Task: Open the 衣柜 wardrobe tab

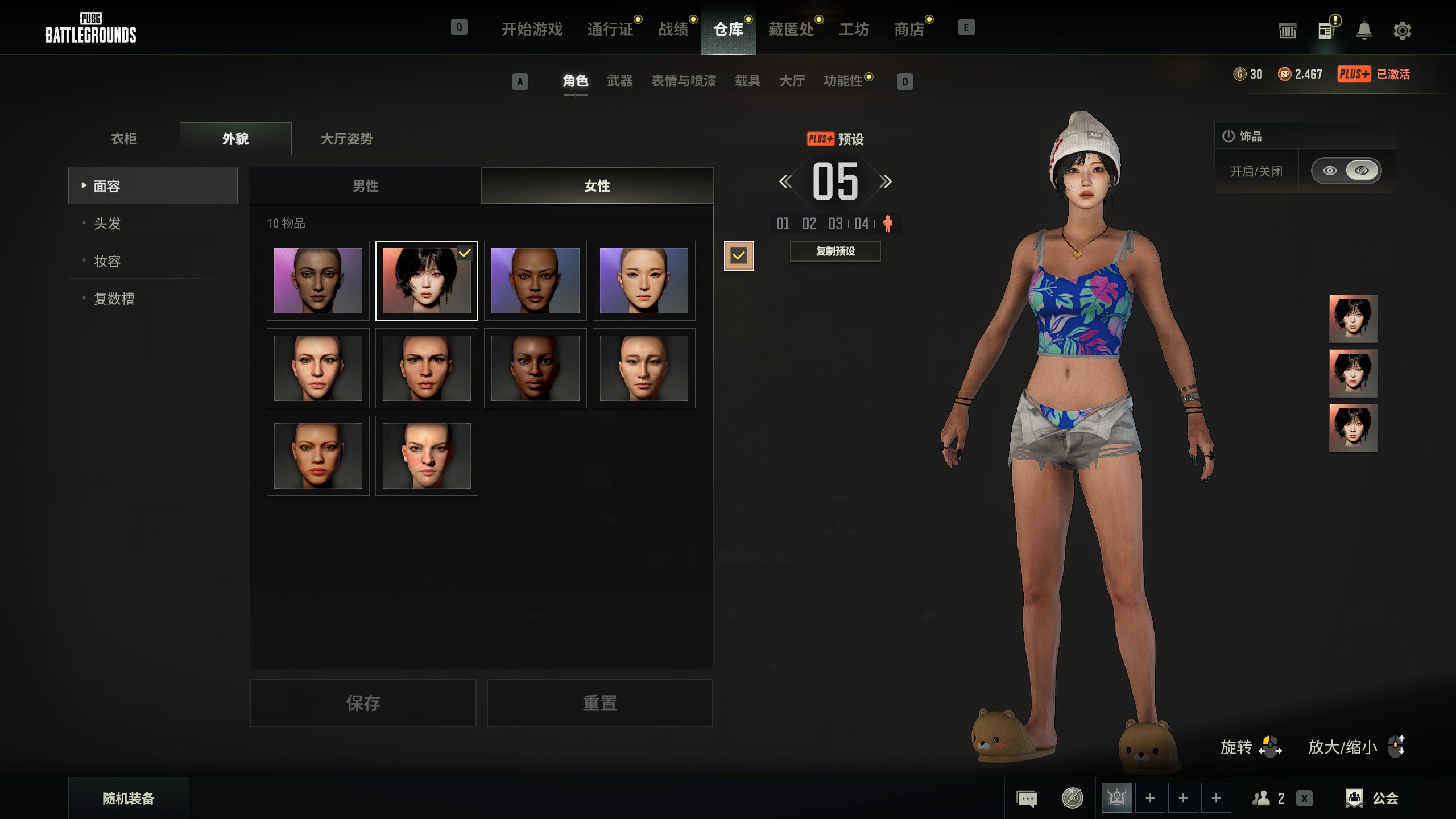Action: click(124, 139)
